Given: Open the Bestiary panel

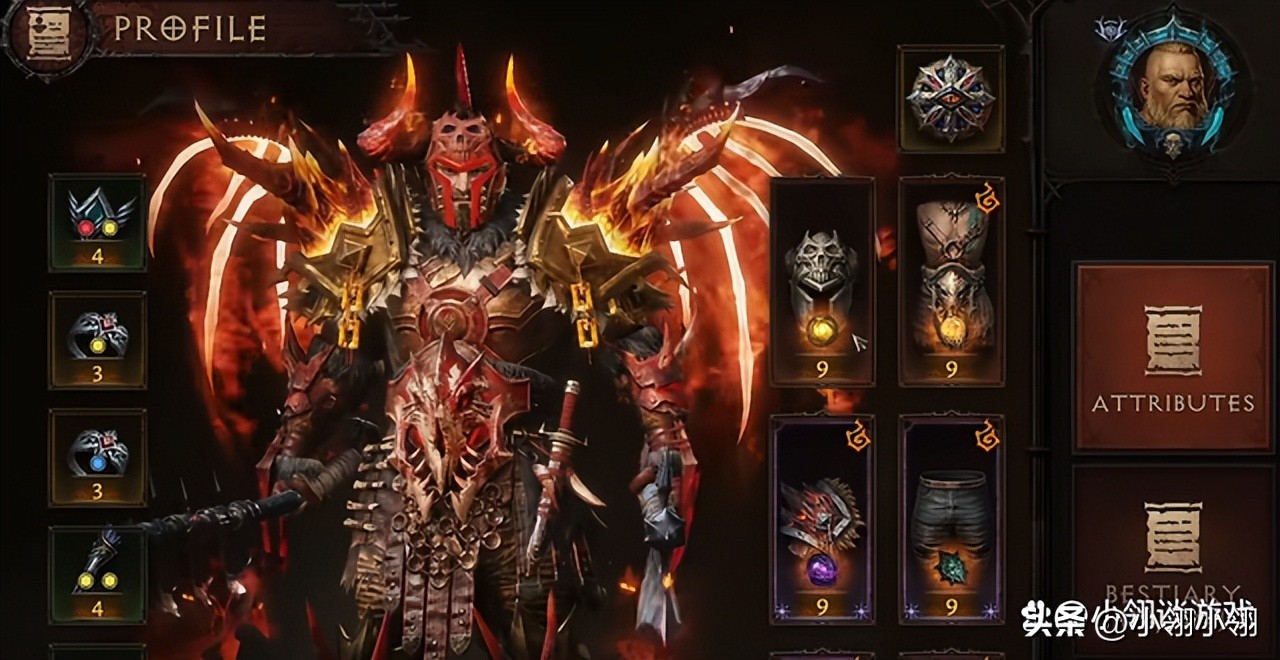Looking at the screenshot, I should coord(1172,550).
